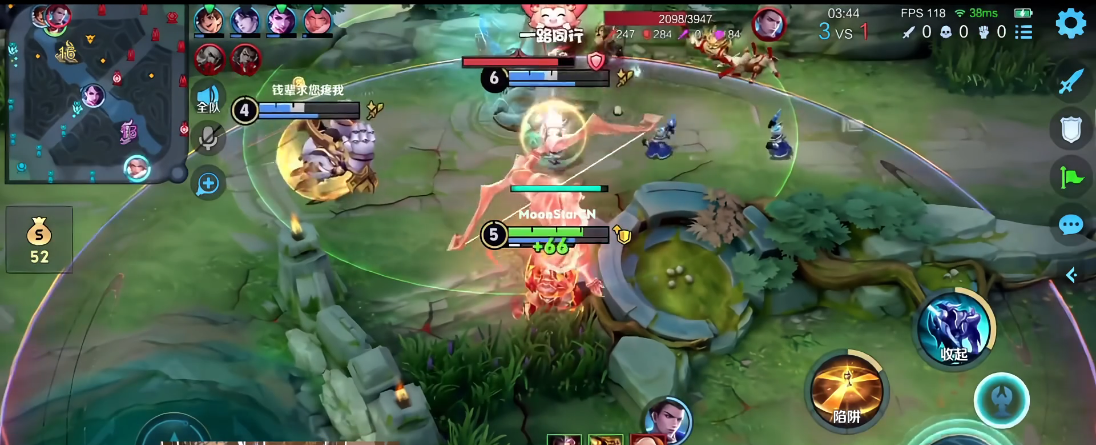1096x445 pixels.
Task: Open the gold shop showing 52
Action: point(39,240)
